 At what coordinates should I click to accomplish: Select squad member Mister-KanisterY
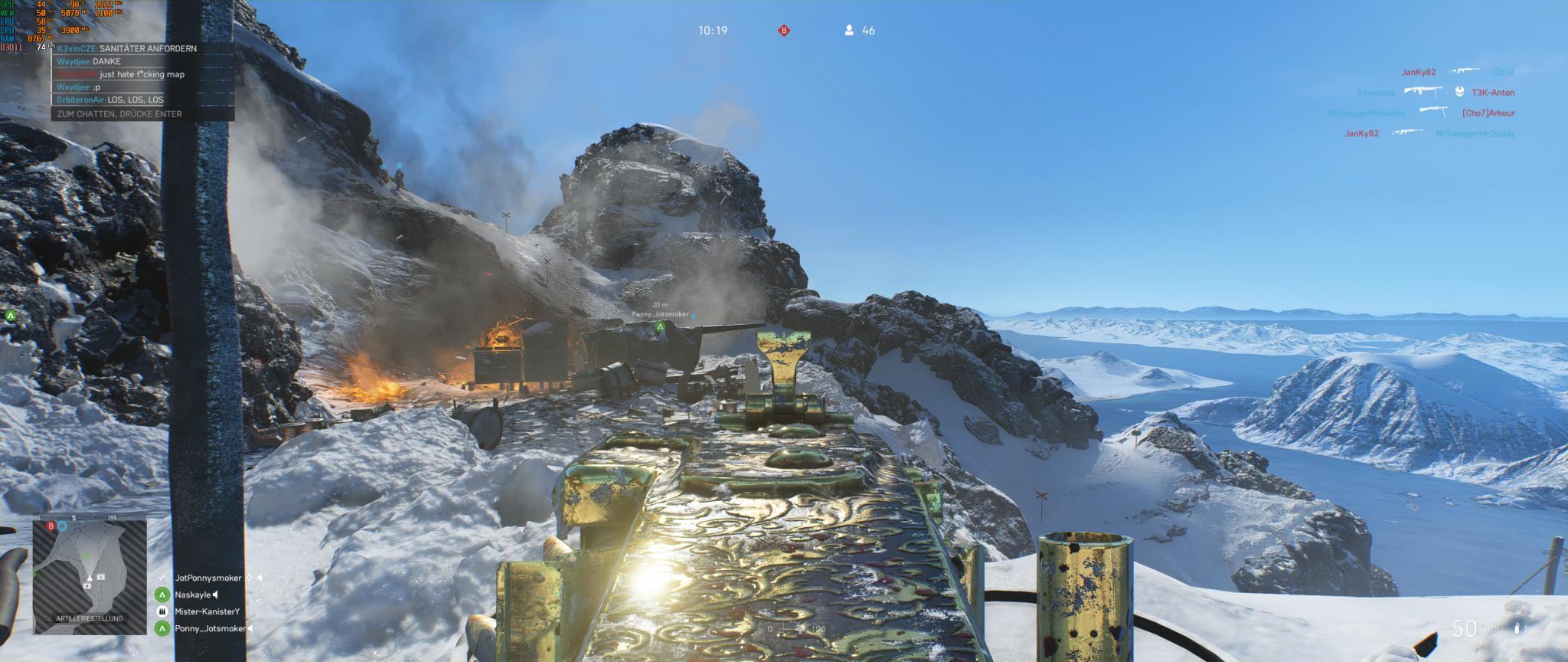coord(207,611)
